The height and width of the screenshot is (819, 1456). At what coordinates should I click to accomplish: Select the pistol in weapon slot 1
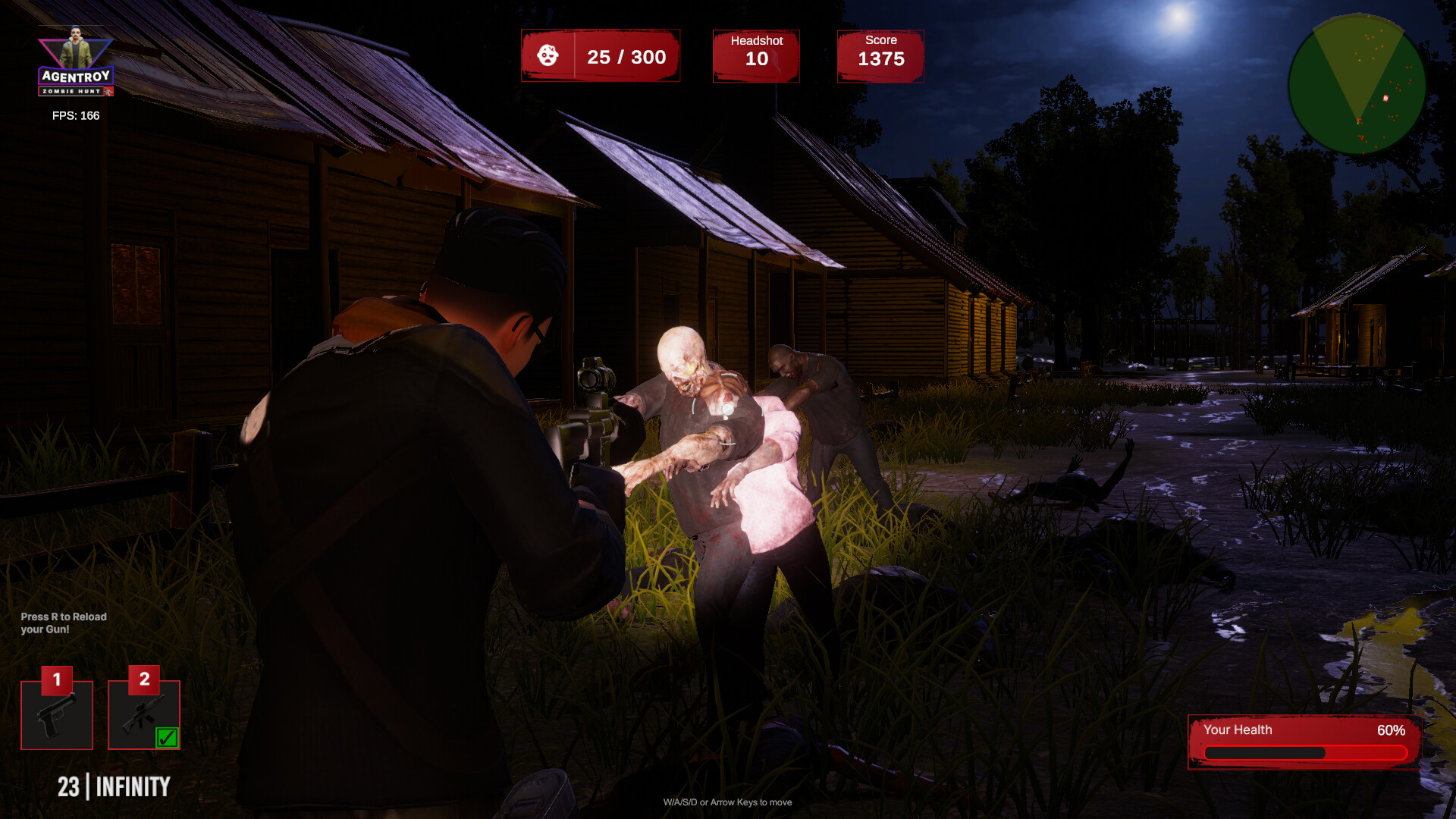pos(57,714)
